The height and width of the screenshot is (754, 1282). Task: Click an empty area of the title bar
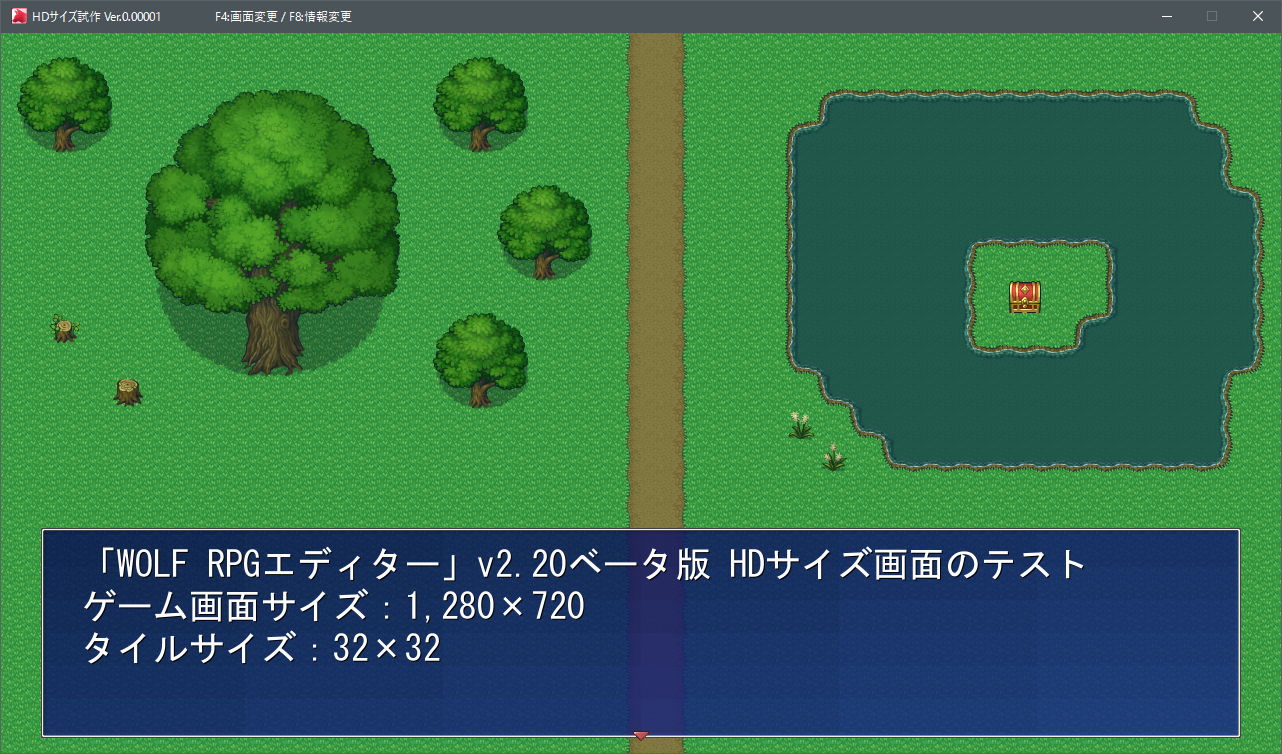700,16
